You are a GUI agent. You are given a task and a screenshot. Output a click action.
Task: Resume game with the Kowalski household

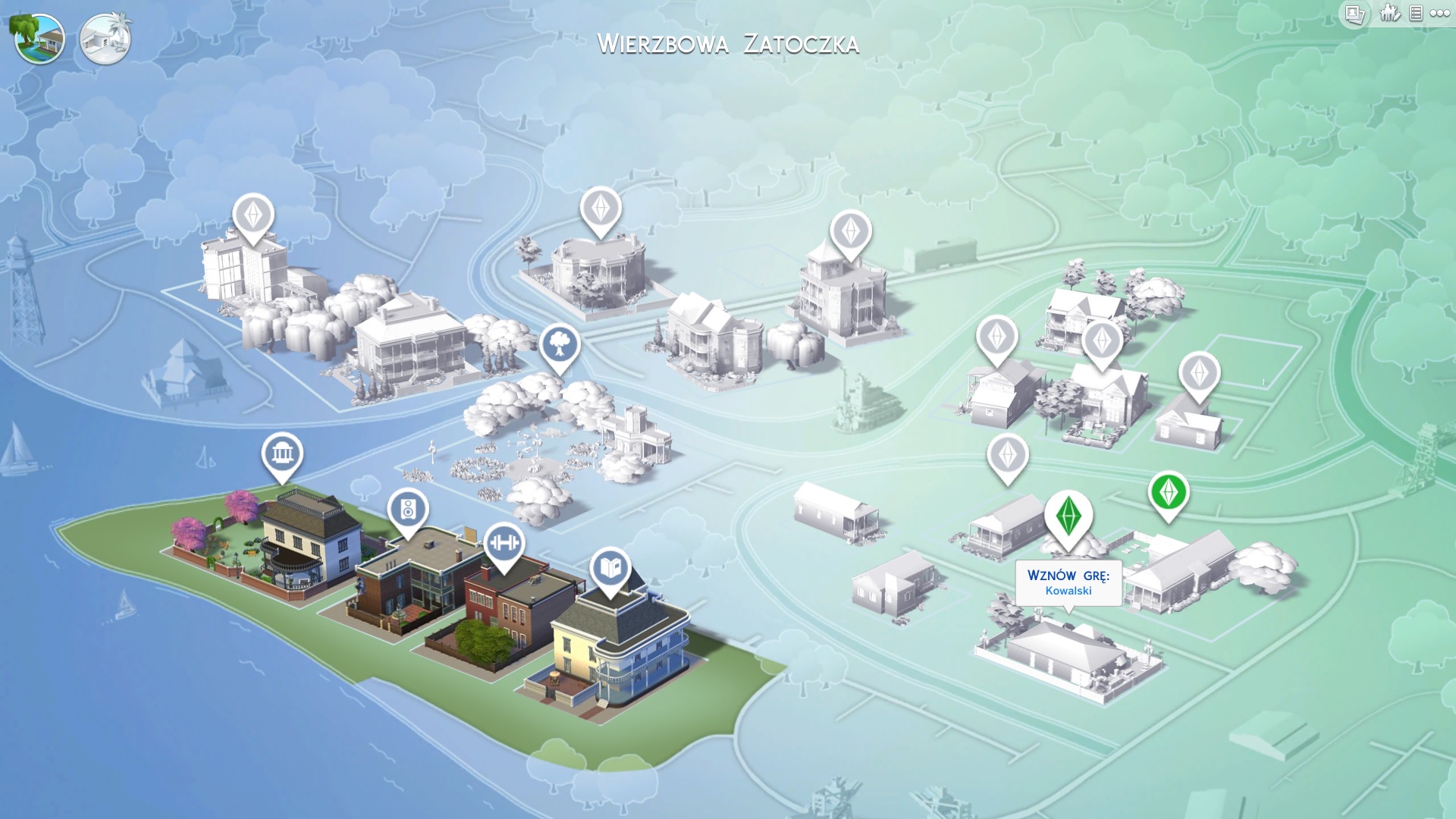[x=1068, y=582]
